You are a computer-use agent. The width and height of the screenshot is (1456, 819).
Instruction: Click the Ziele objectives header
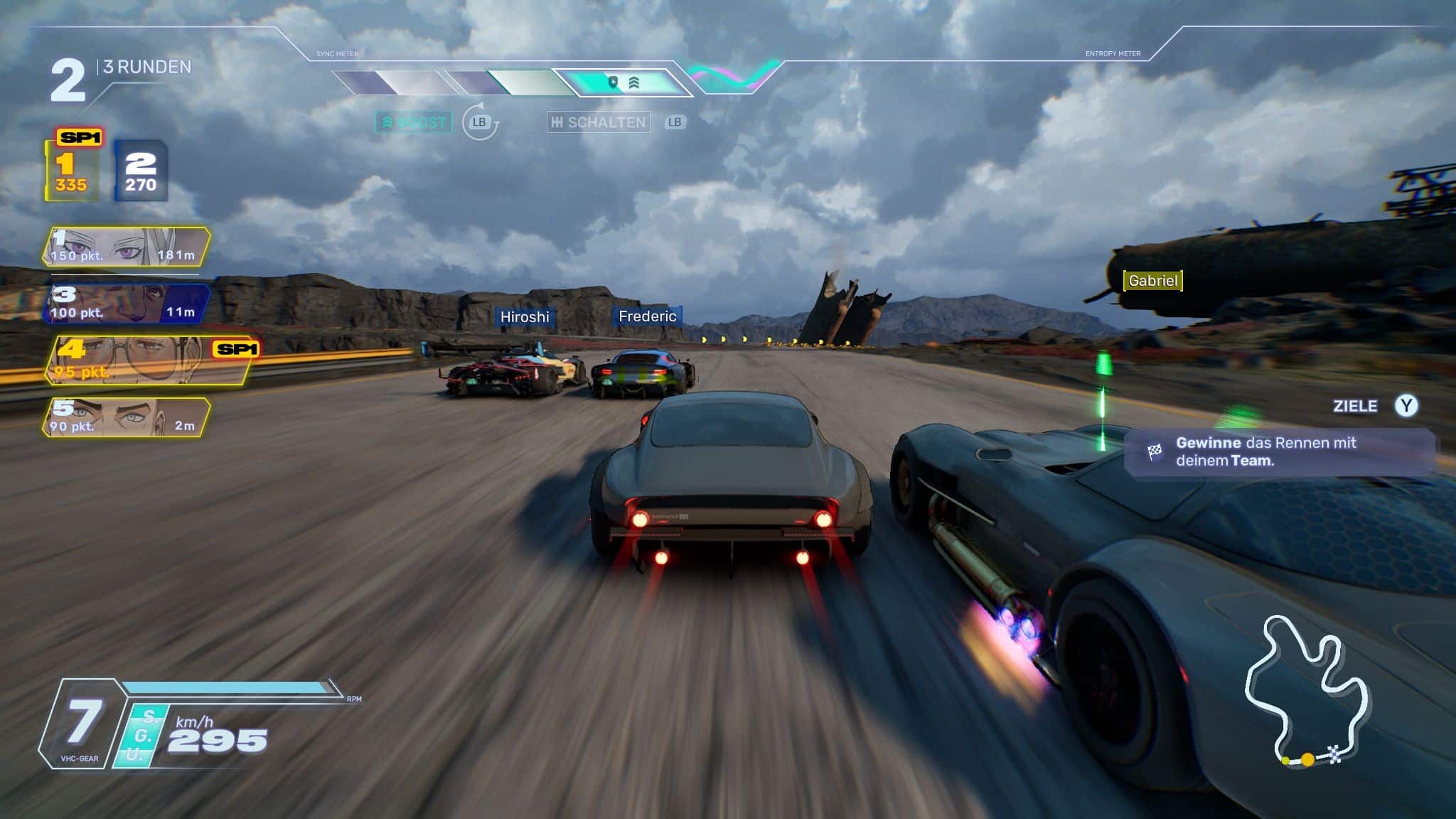click(1355, 406)
